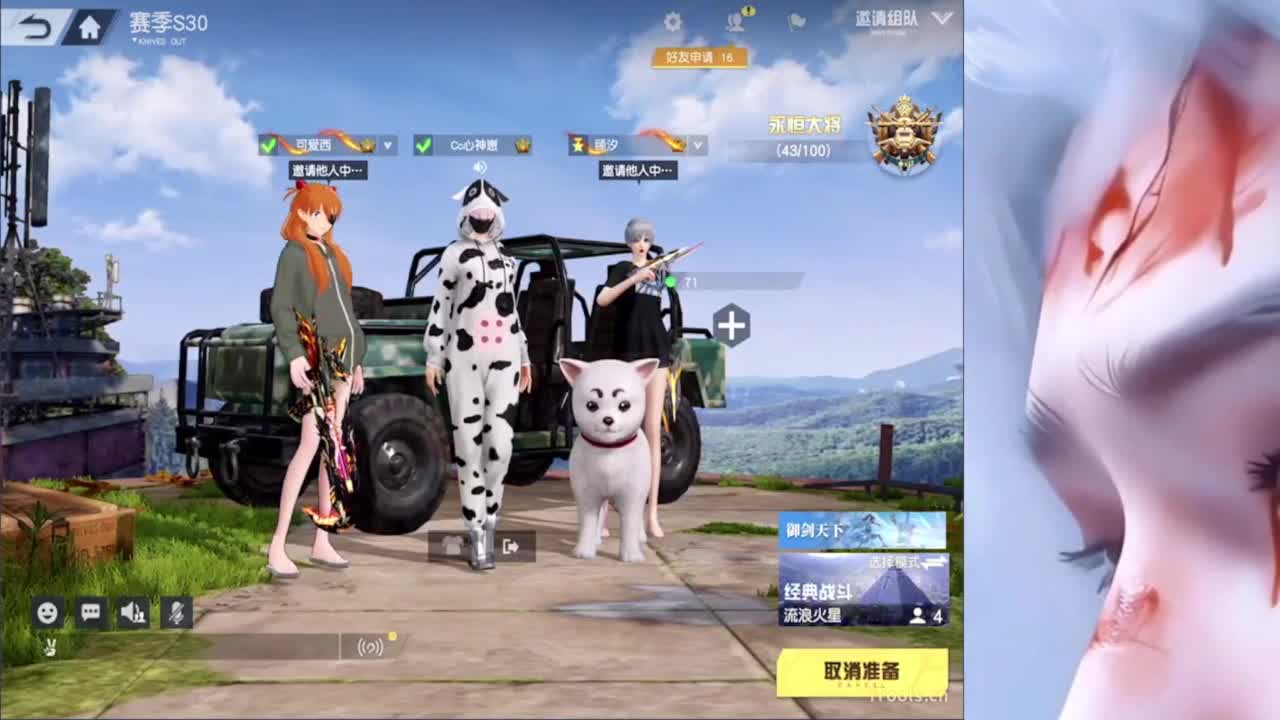Click the plus button to invite a teammate
The height and width of the screenshot is (720, 1280).
(733, 323)
